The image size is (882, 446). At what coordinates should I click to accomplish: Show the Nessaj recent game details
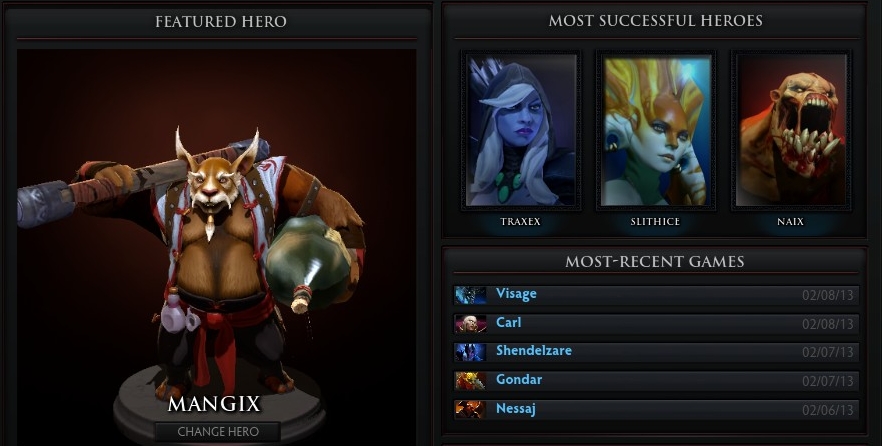point(655,409)
